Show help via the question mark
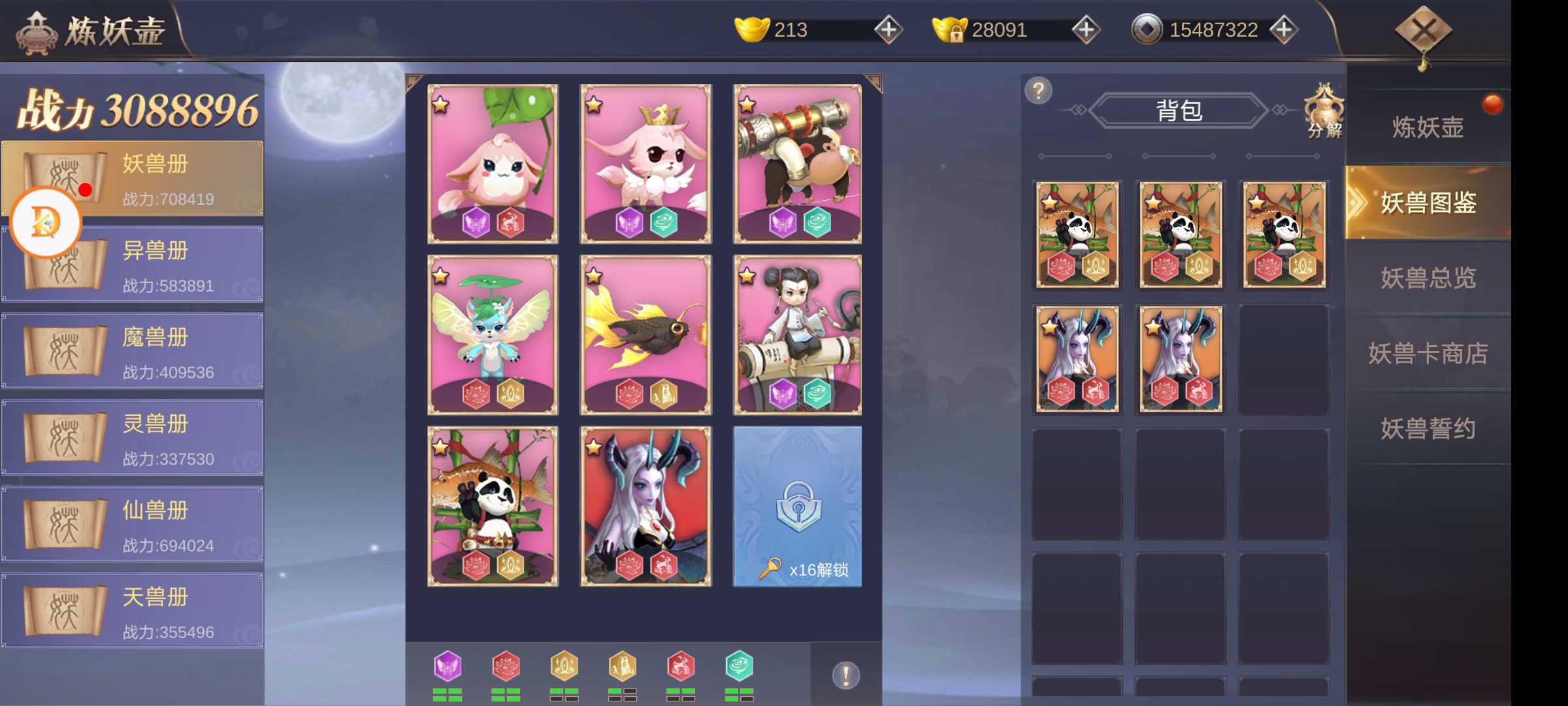Image resolution: width=1568 pixels, height=706 pixels. [x=1038, y=90]
